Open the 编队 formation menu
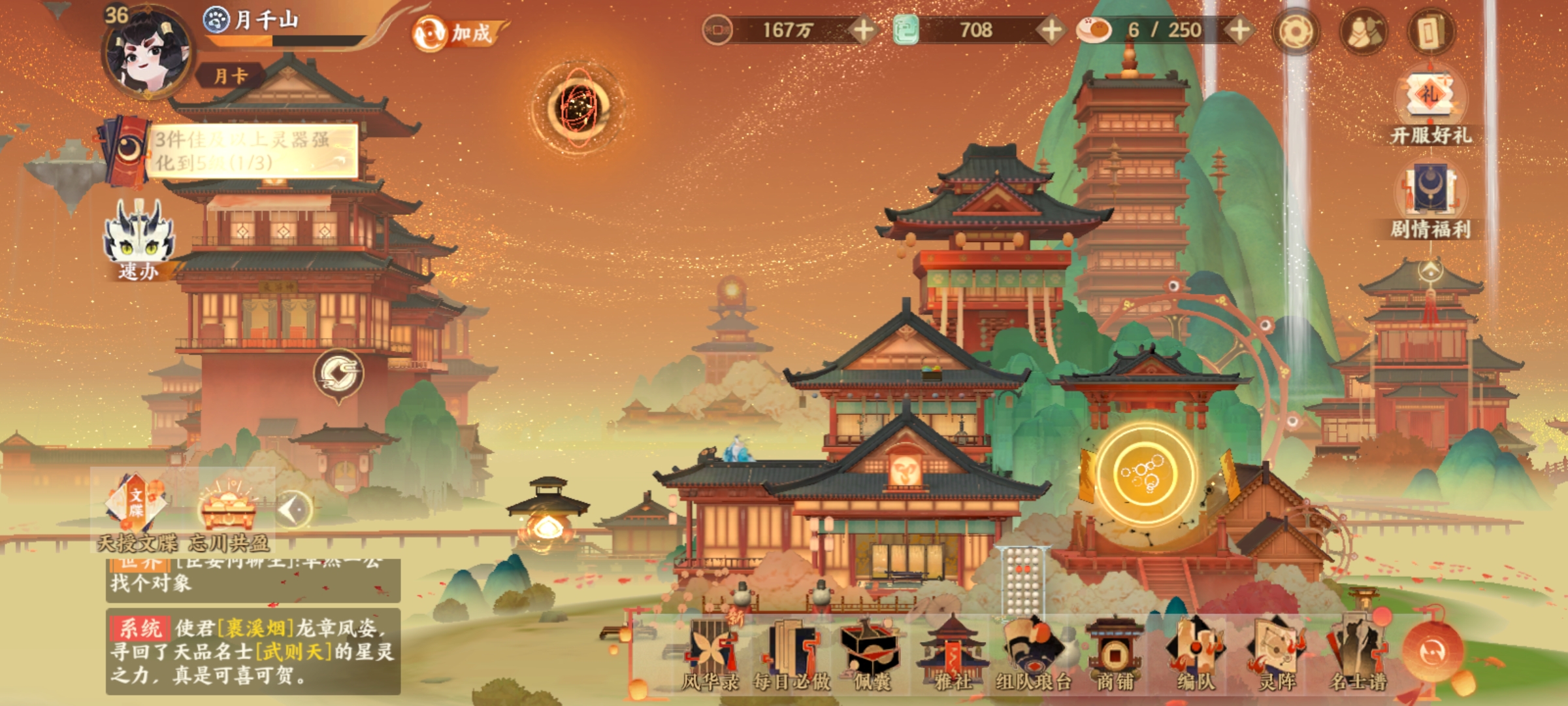 click(x=1196, y=654)
